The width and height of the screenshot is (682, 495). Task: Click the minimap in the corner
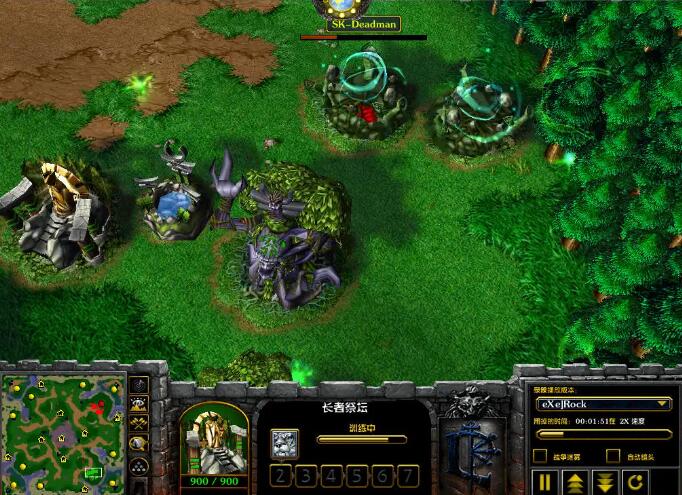[64, 427]
